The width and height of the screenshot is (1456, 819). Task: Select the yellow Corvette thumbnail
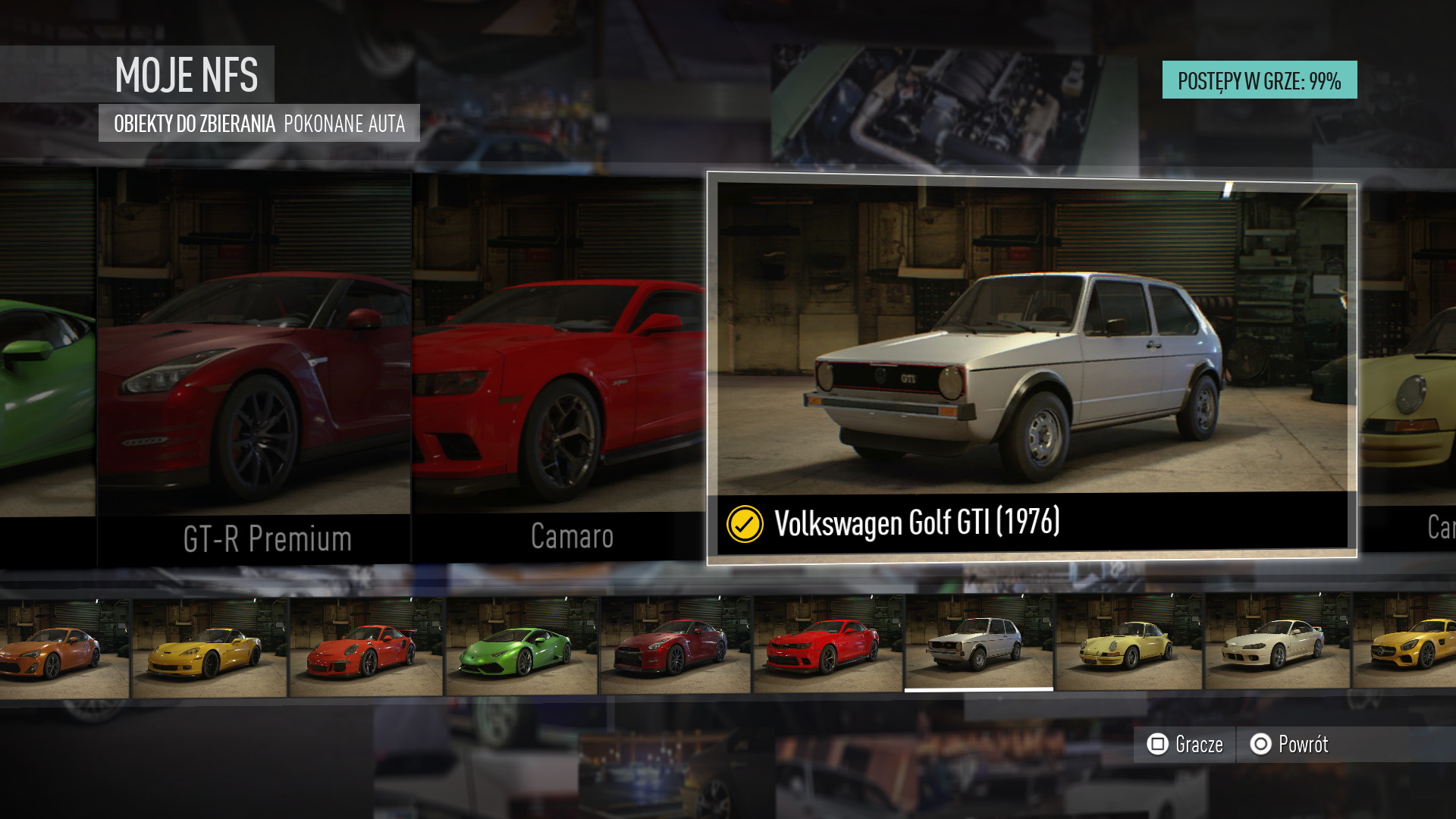pos(210,648)
